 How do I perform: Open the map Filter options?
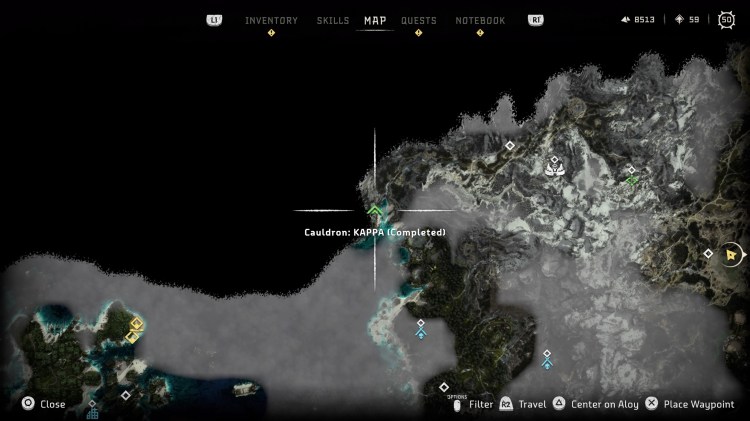click(x=473, y=404)
